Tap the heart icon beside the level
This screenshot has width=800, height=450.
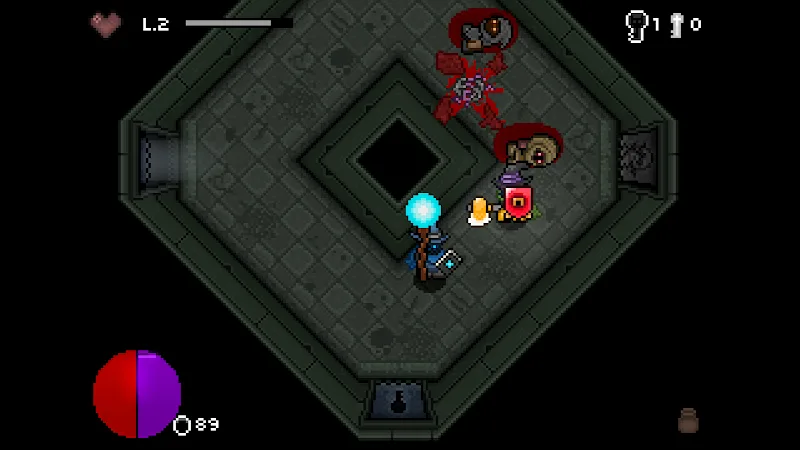tap(106, 23)
